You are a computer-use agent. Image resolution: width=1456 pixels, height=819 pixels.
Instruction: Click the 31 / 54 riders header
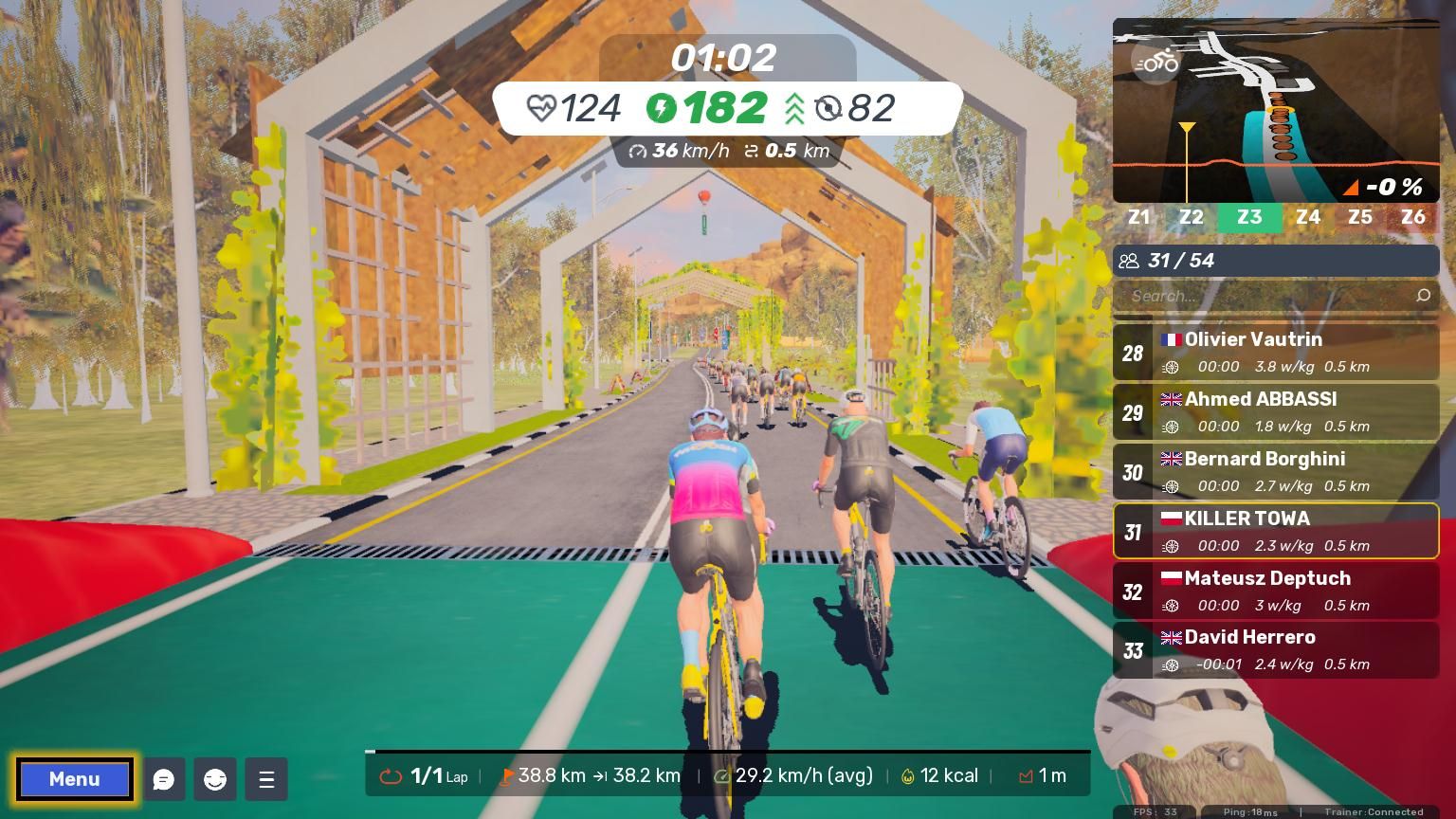point(1276,261)
